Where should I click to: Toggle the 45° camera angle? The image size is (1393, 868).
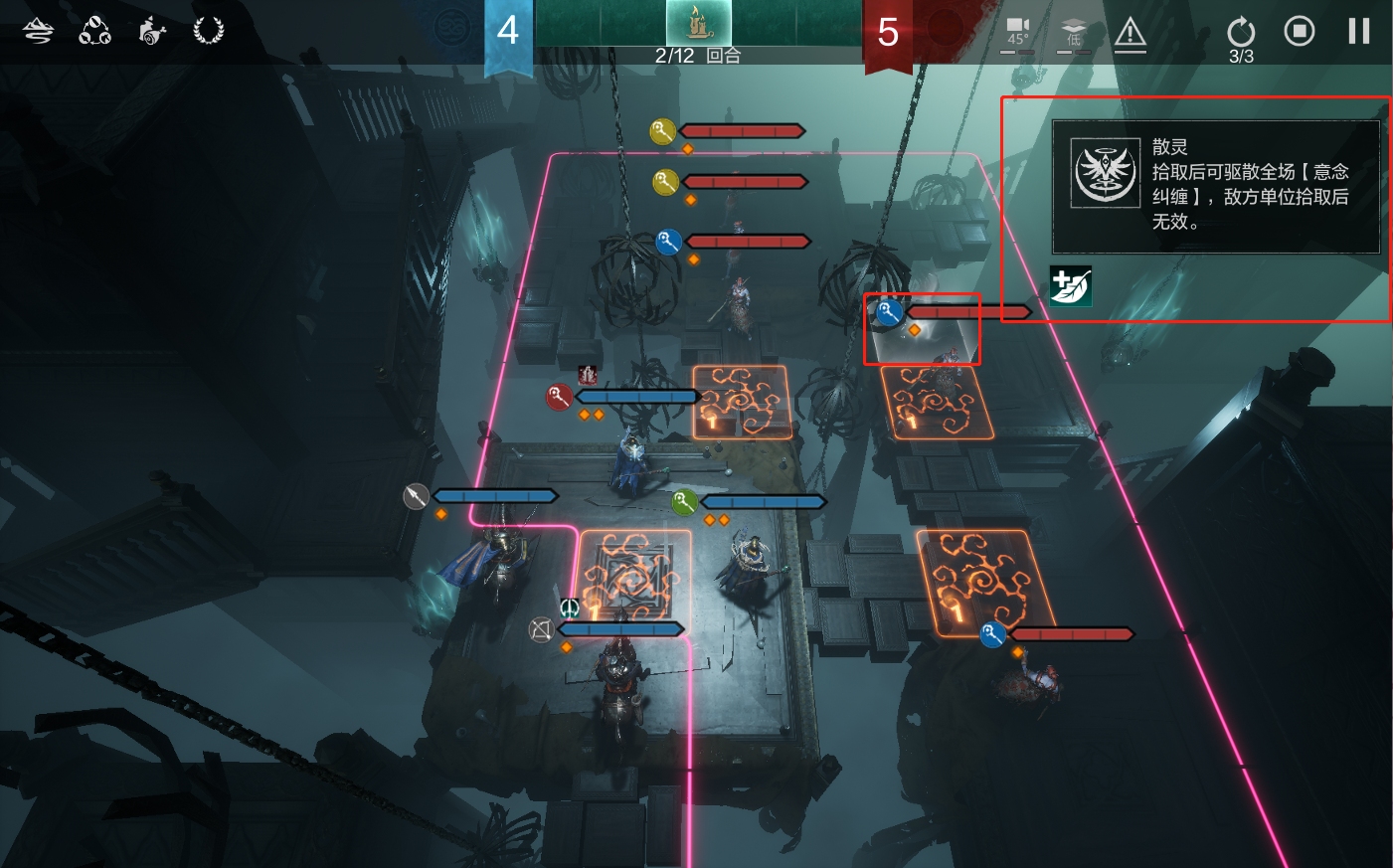point(1017,33)
